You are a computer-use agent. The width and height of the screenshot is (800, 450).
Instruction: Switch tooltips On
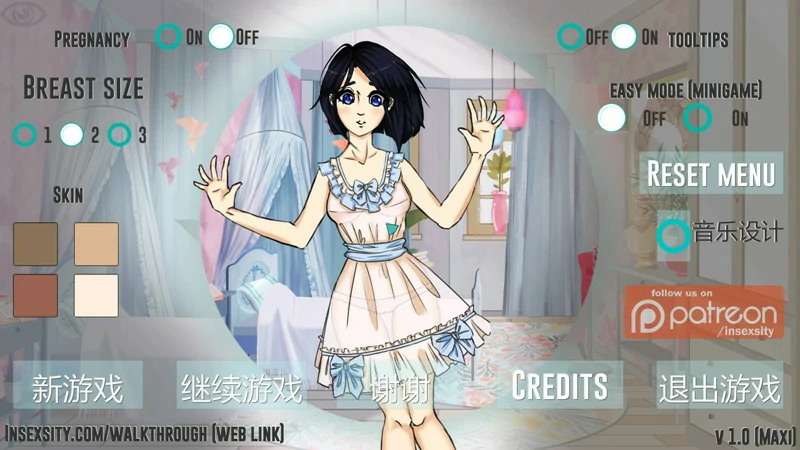pyautogui.click(x=624, y=37)
